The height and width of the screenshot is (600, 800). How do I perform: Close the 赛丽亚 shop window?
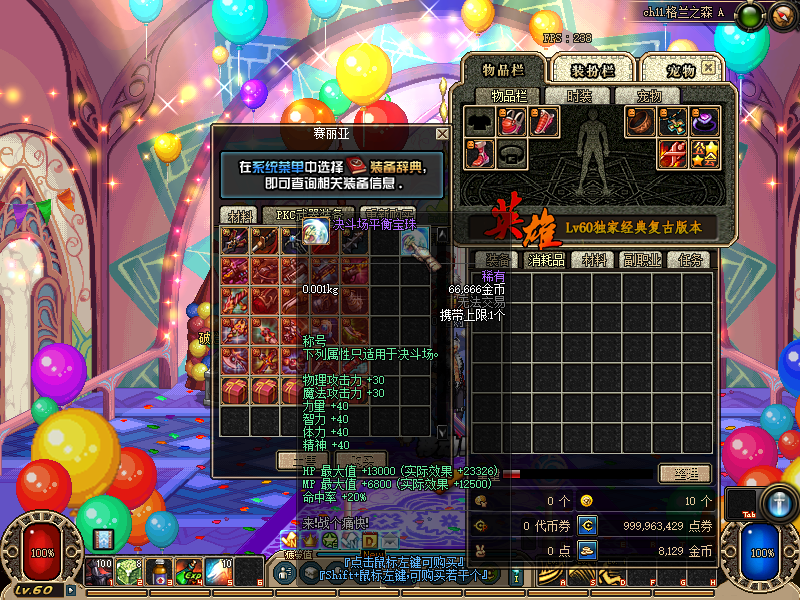(x=442, y=134)
